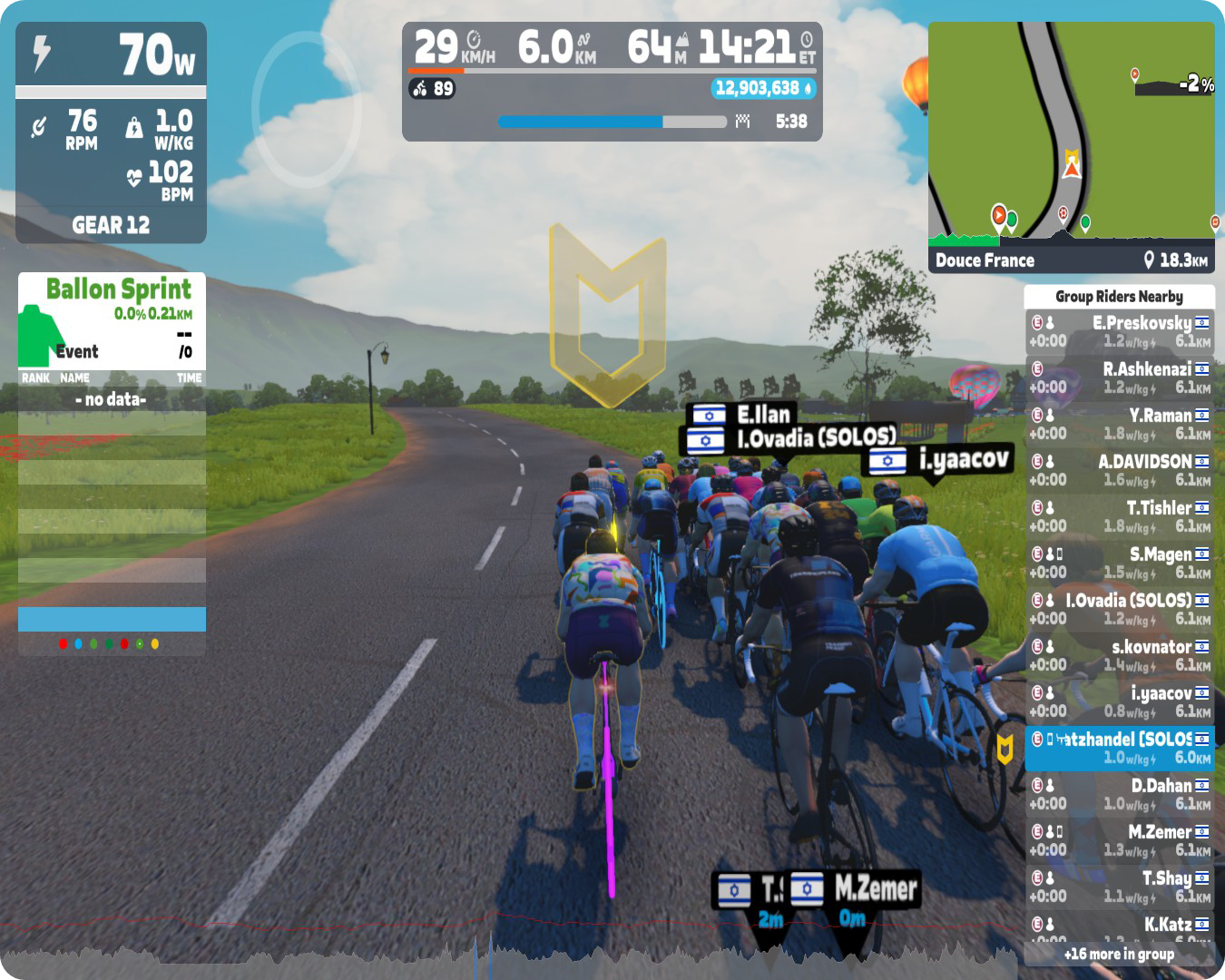Screen dimensions: 1225x980
Task: Select the T.Tishler rider row
Action: tap(1119, 517)
